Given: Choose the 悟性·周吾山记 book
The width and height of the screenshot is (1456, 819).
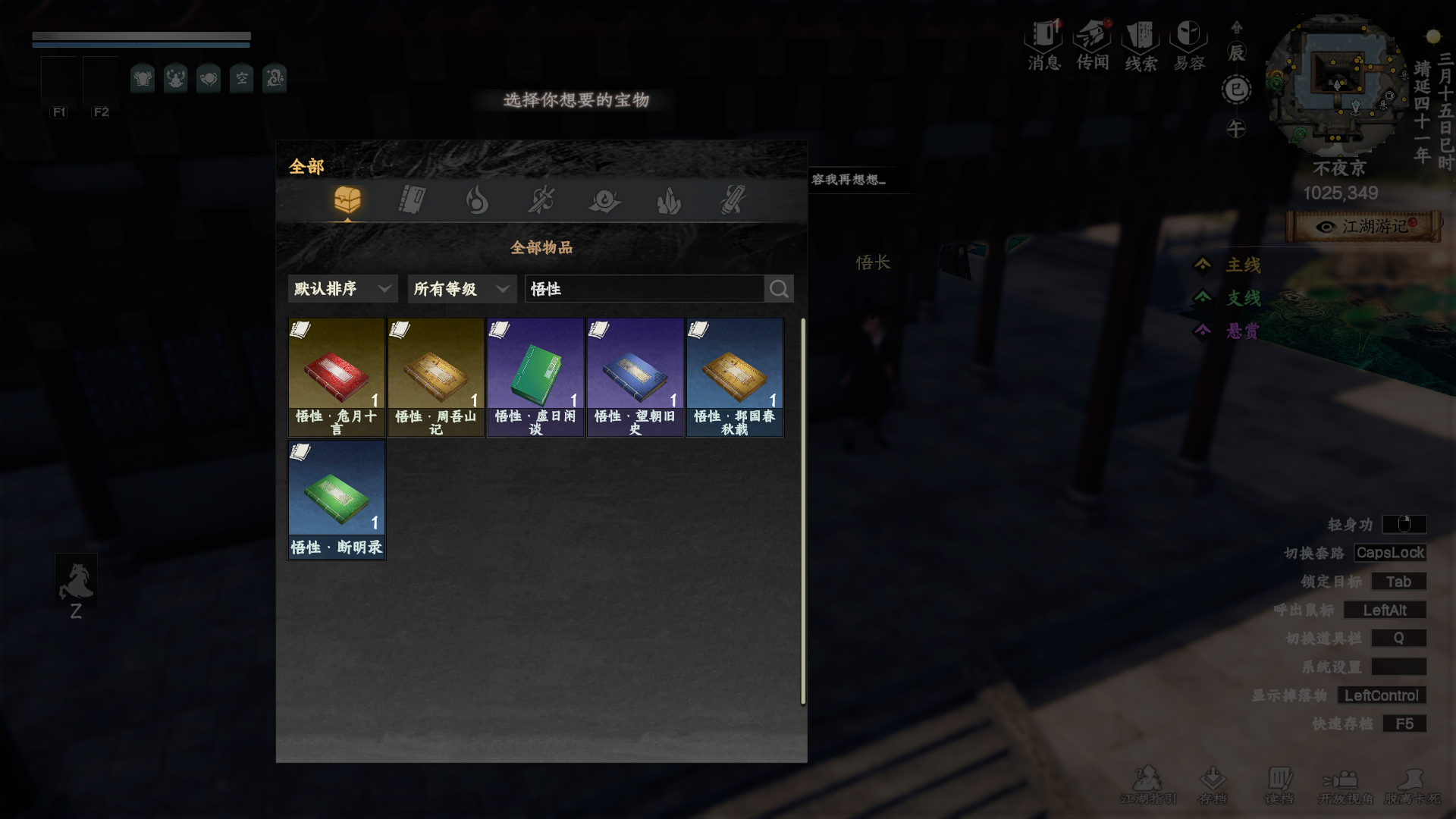Looking at the screenshot, I should click(436, 377).
